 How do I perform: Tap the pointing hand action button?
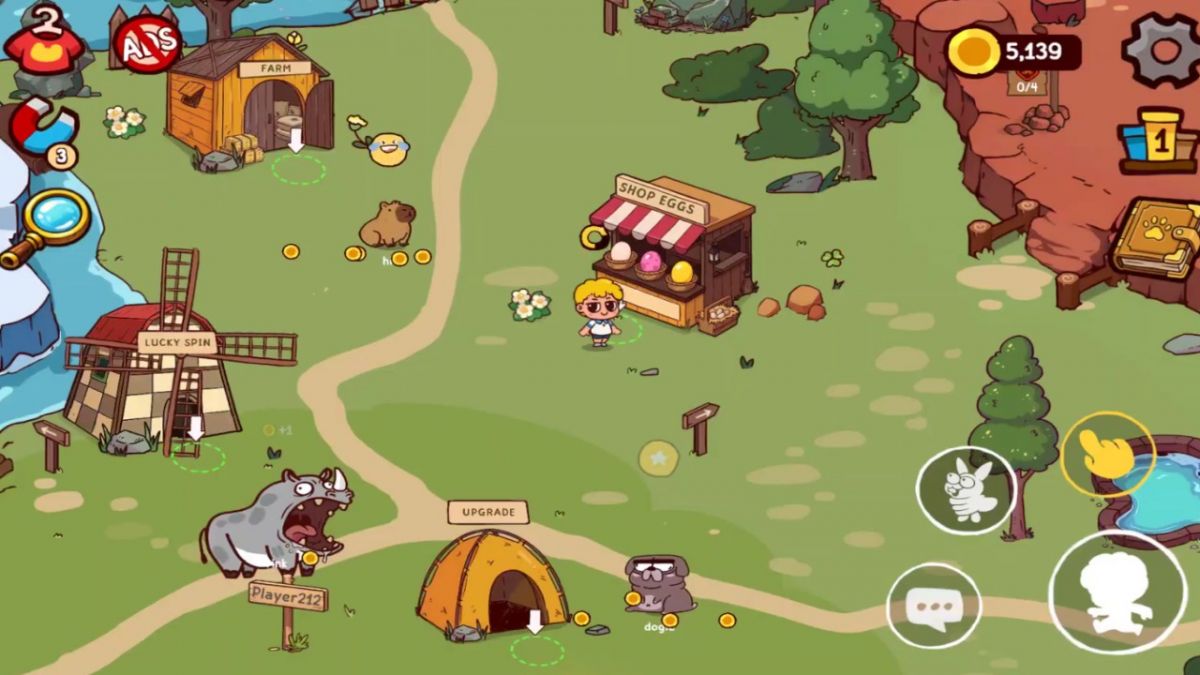(x=1107, y=455)
